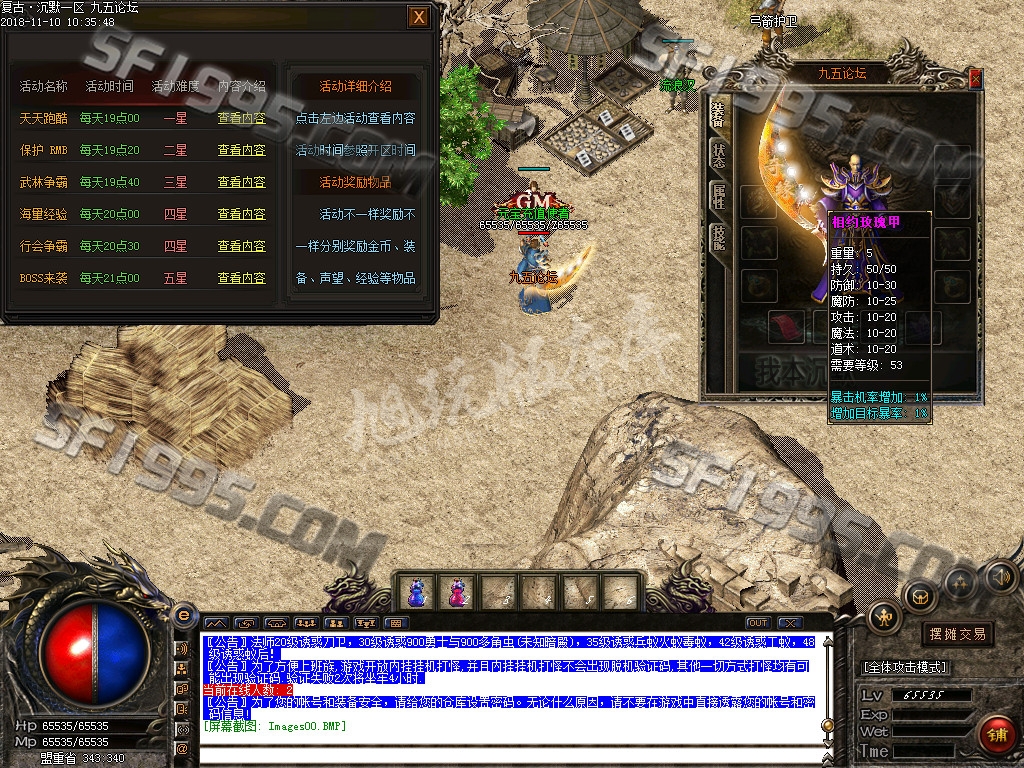1024x768 pixels.
Task: View content for 天天跑酷 activity
Action: coord(242,118)
